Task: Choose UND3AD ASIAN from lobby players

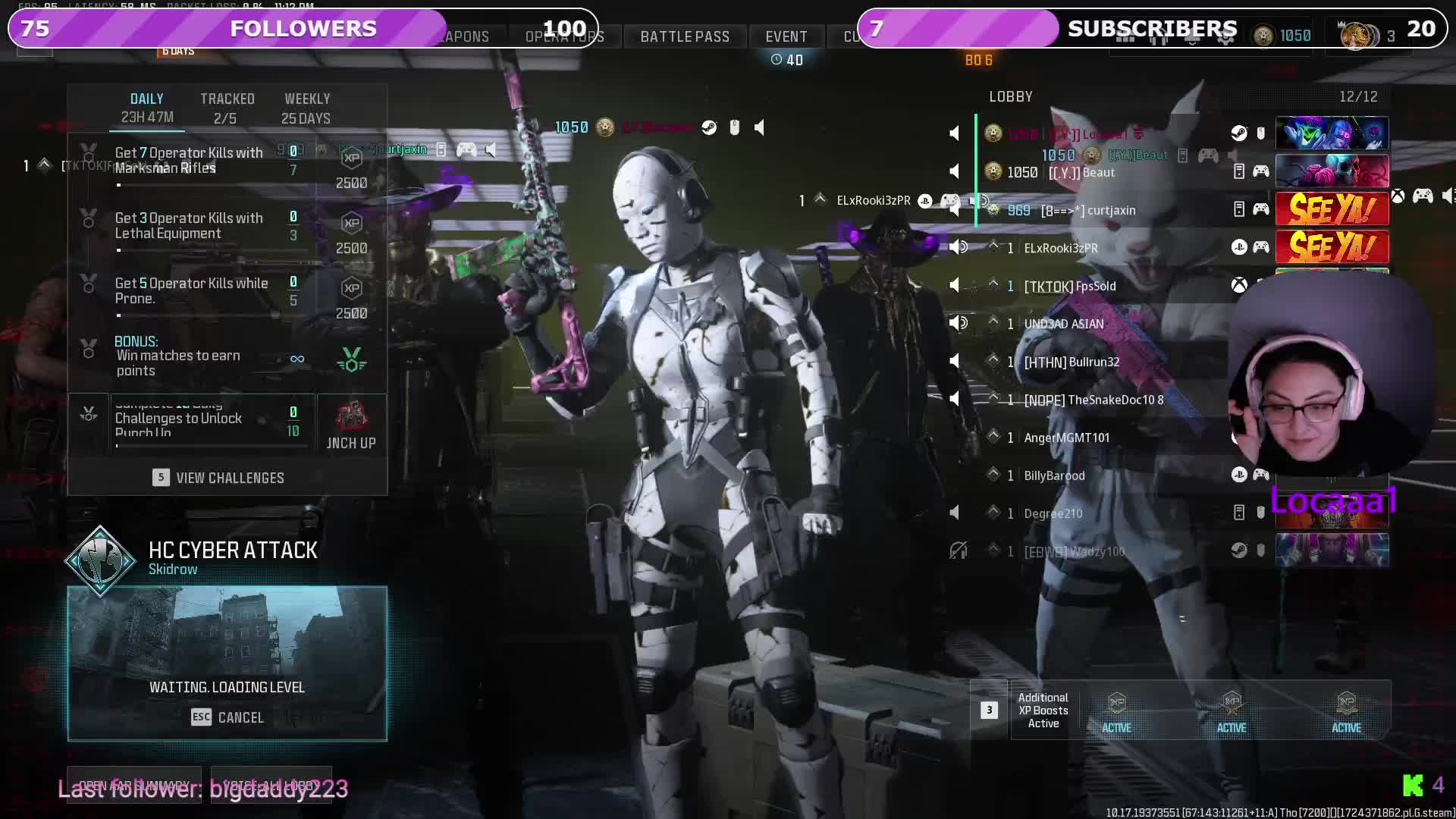Action: [1063, 324]
